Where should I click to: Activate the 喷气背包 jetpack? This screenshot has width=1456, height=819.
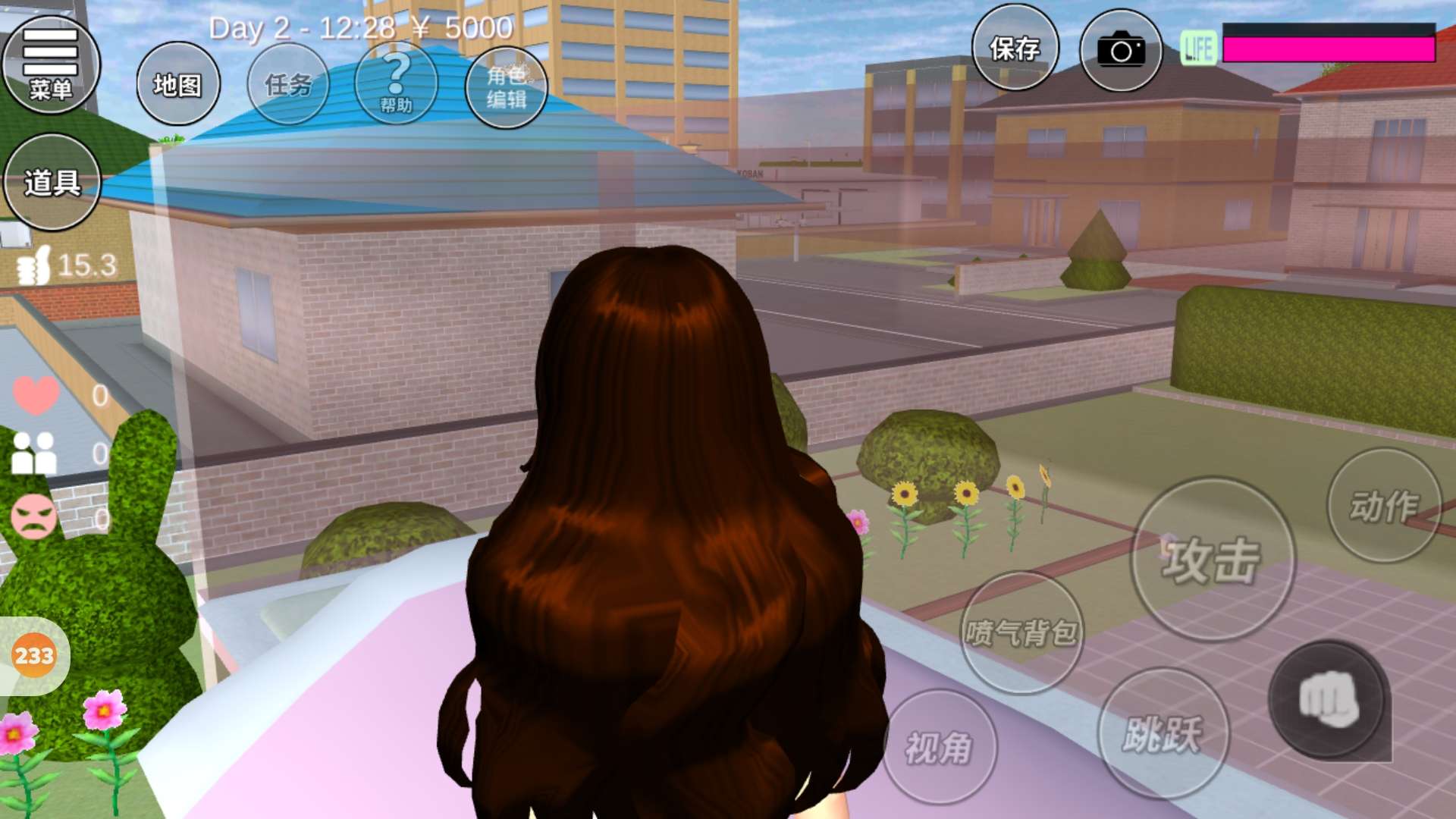pyautogui.click(x=1021, y=632)
